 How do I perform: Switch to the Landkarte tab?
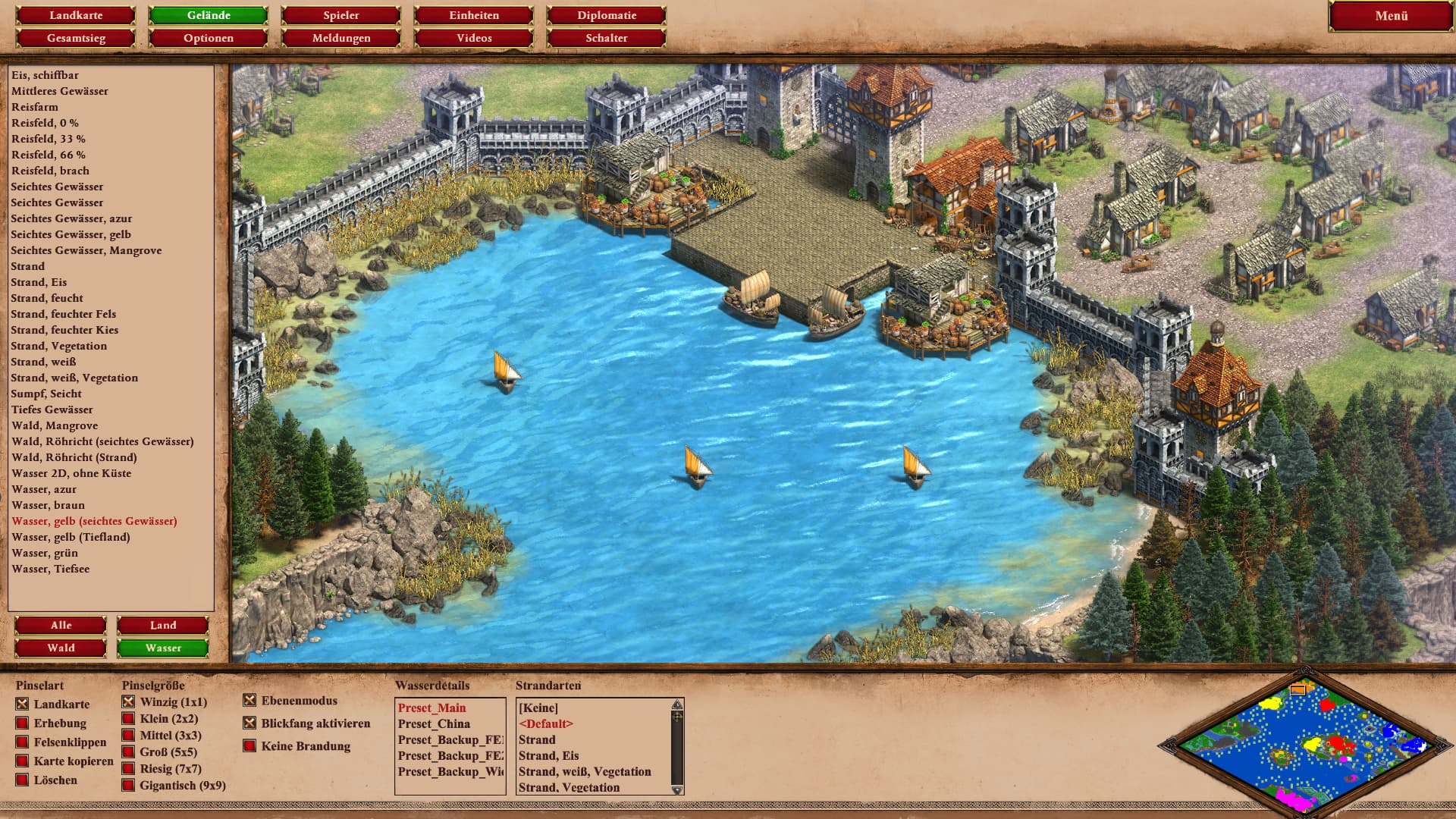point(76,15)
